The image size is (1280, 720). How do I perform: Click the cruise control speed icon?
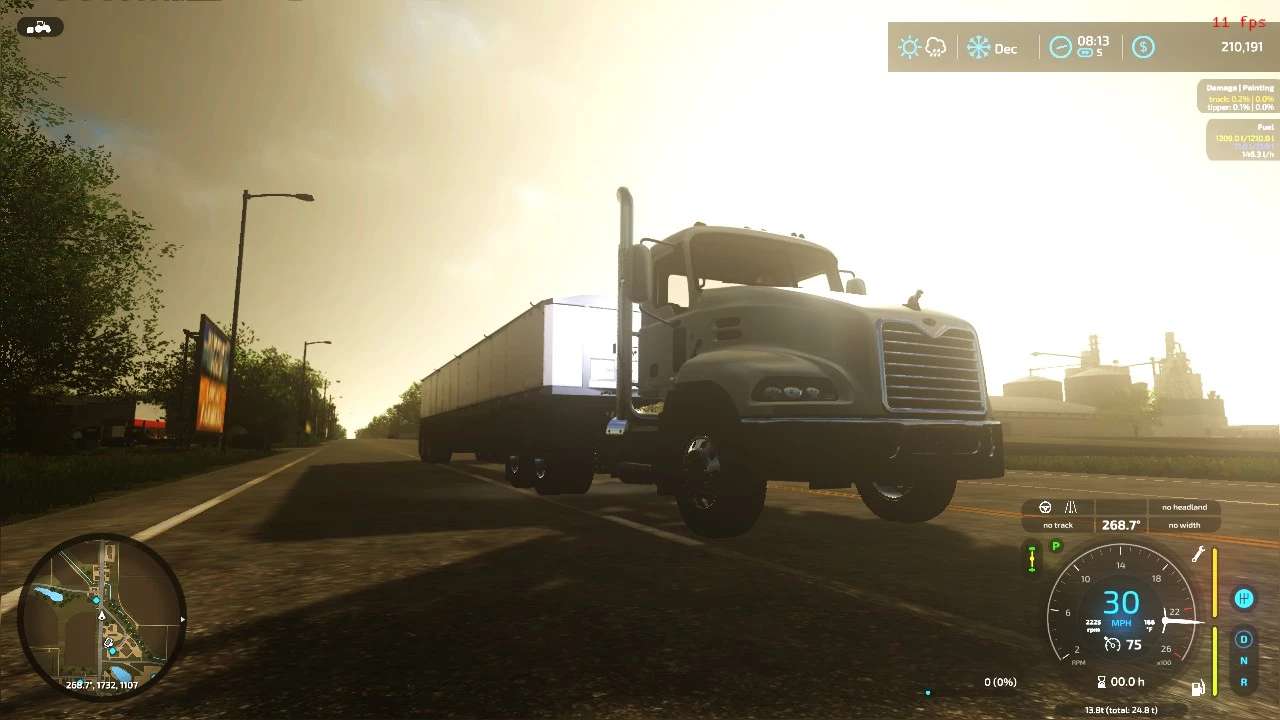1112,645
